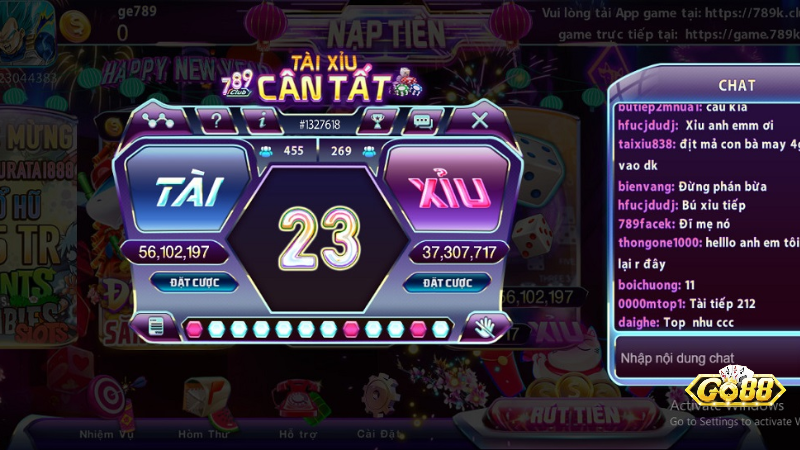Viewport: 800px width, 450px height.
Task: Focus the 'Nhập nội dung chat' input box
Action: click(705, 357)
